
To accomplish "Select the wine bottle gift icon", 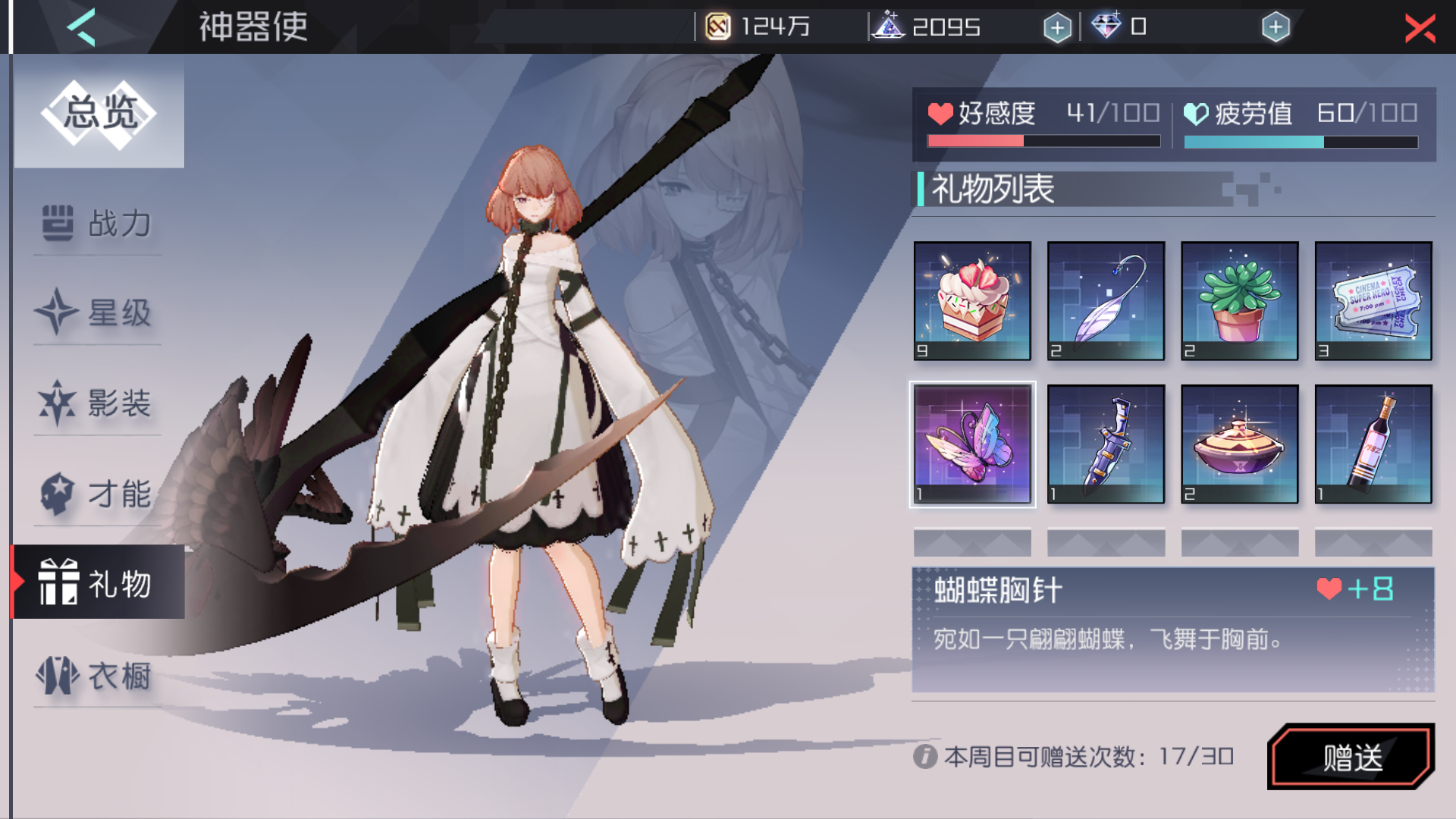I will 1373,444.
